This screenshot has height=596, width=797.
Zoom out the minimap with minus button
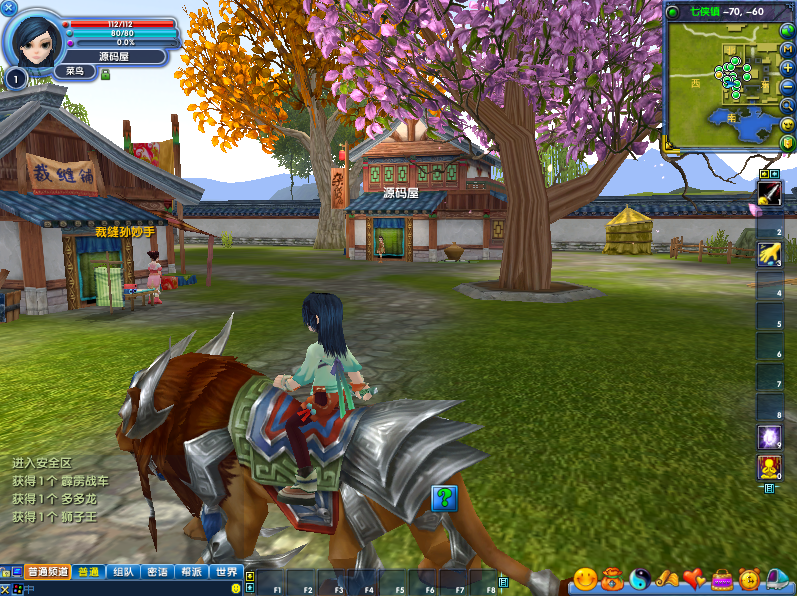(x=787, y=87)
